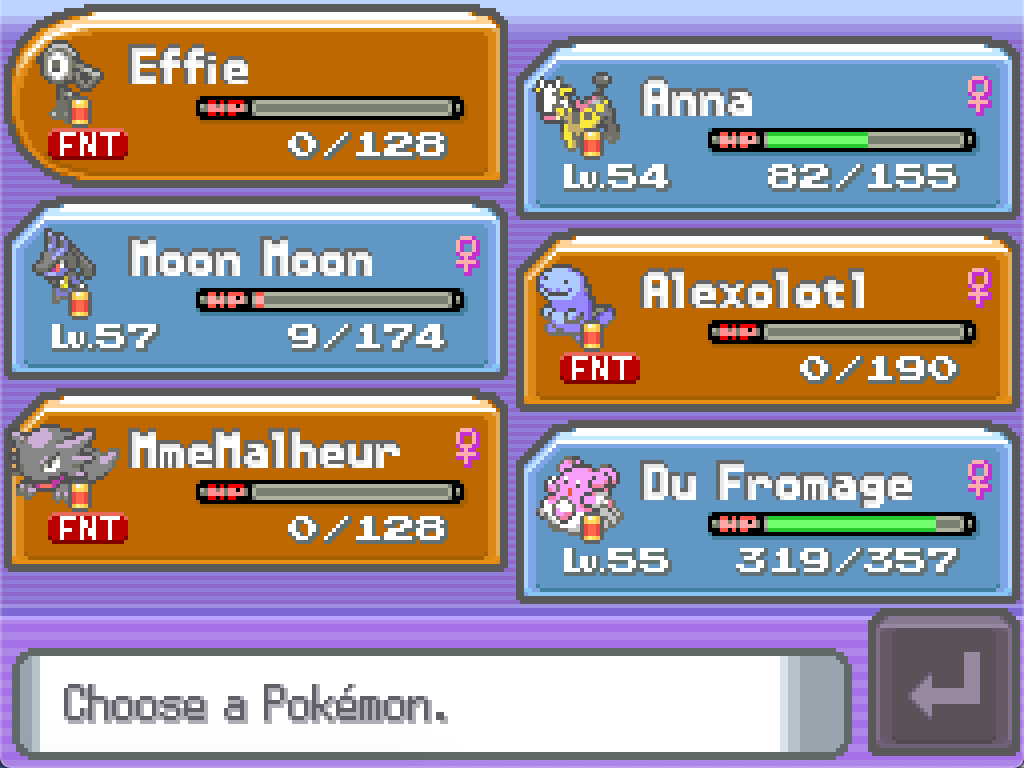1024x768 pixels.
Task: Pick Moon Moon from the party
Action: pyautogui.click(x=256, y=292)
